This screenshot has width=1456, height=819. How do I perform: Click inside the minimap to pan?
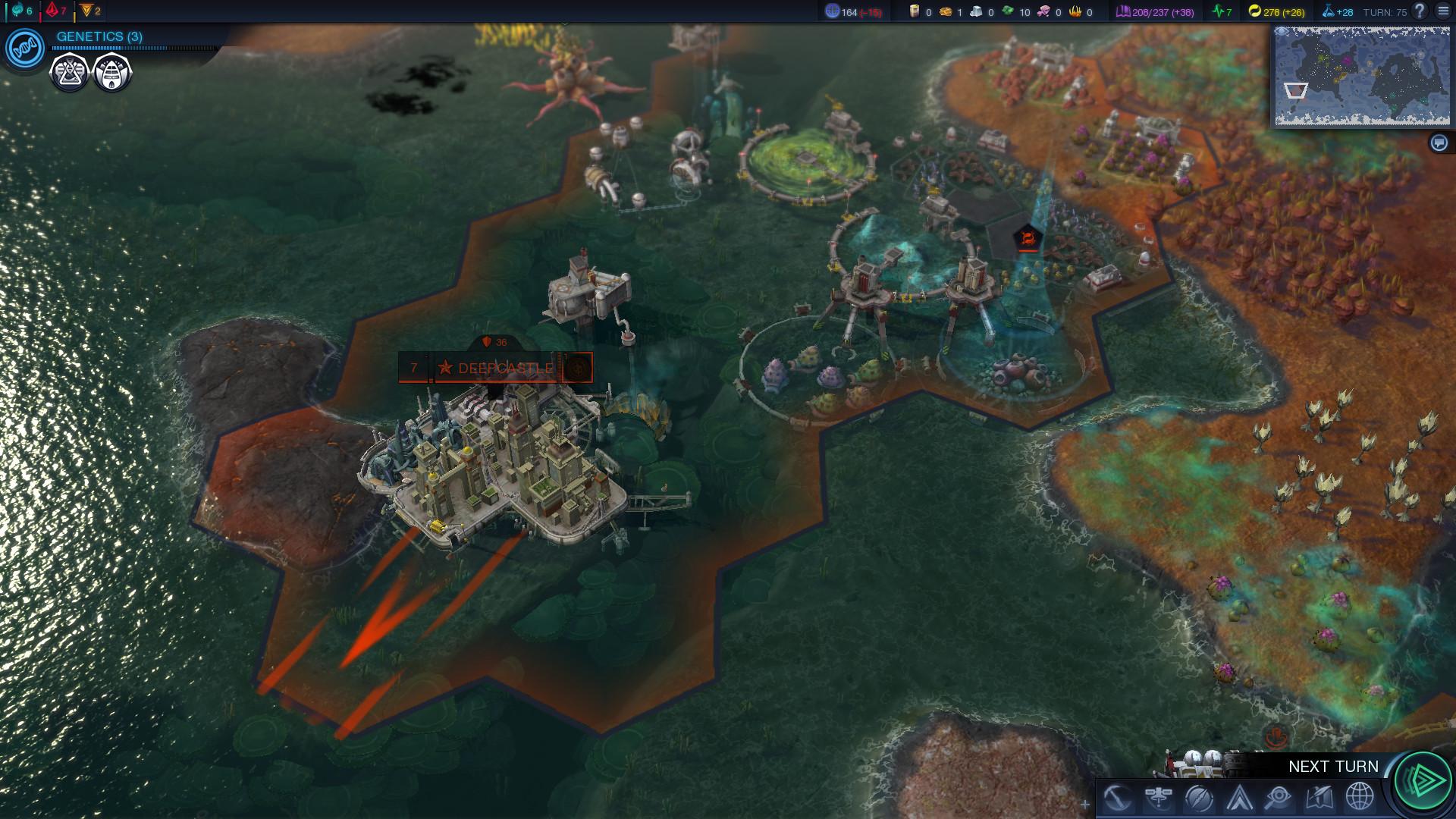[1361, 76]
